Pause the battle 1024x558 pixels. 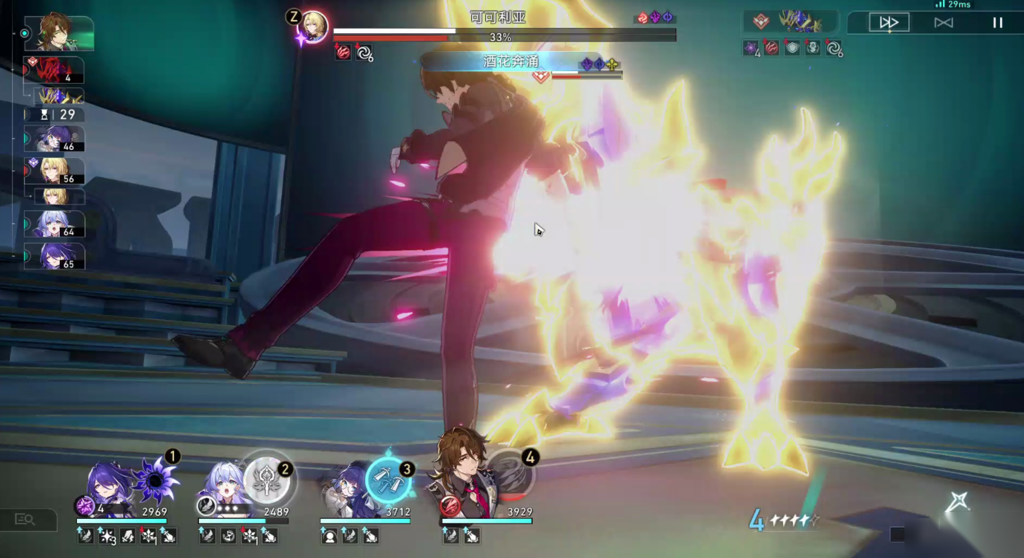(x=997, y=22)
